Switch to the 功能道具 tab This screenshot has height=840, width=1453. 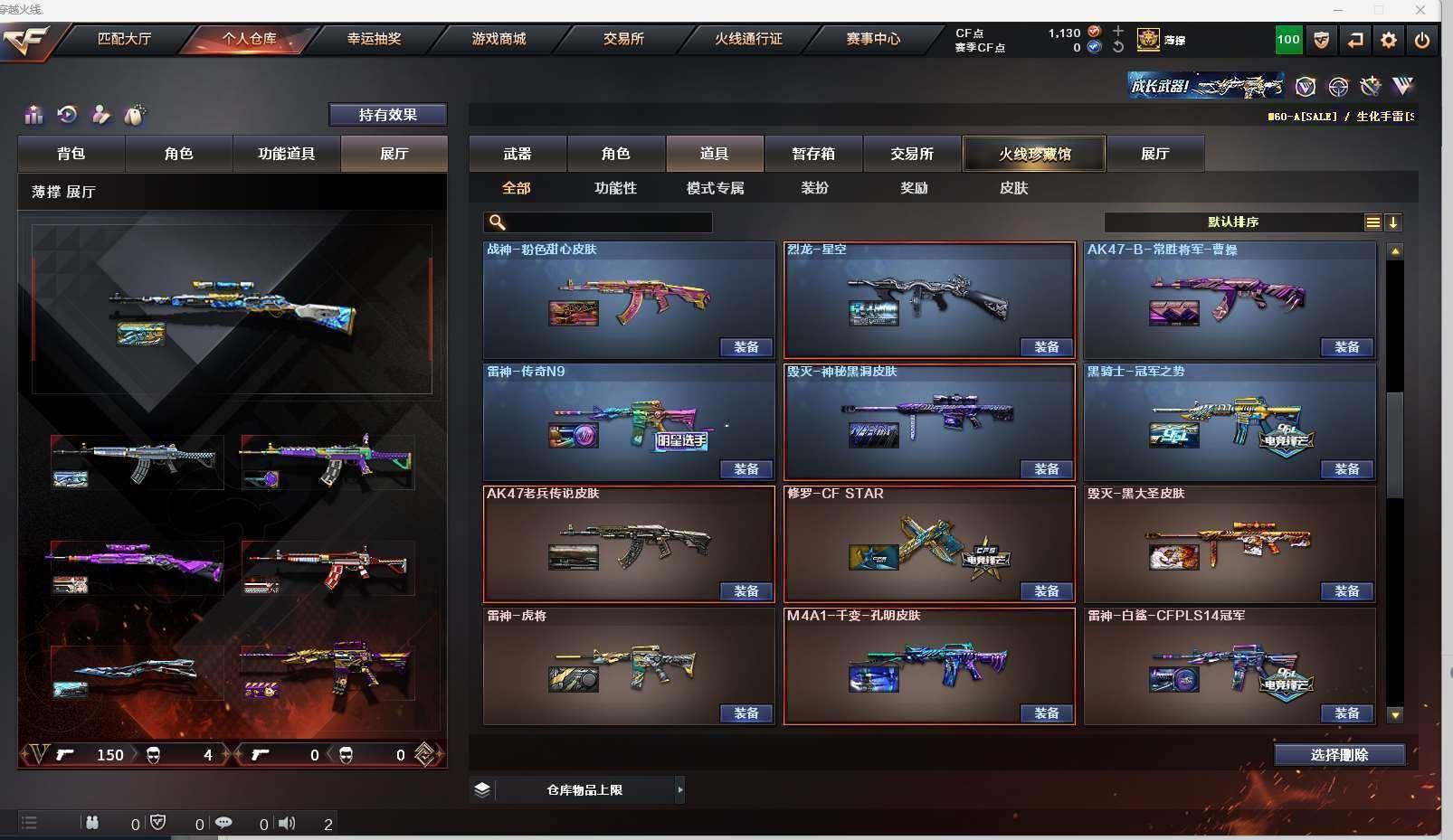coord(286,154)
